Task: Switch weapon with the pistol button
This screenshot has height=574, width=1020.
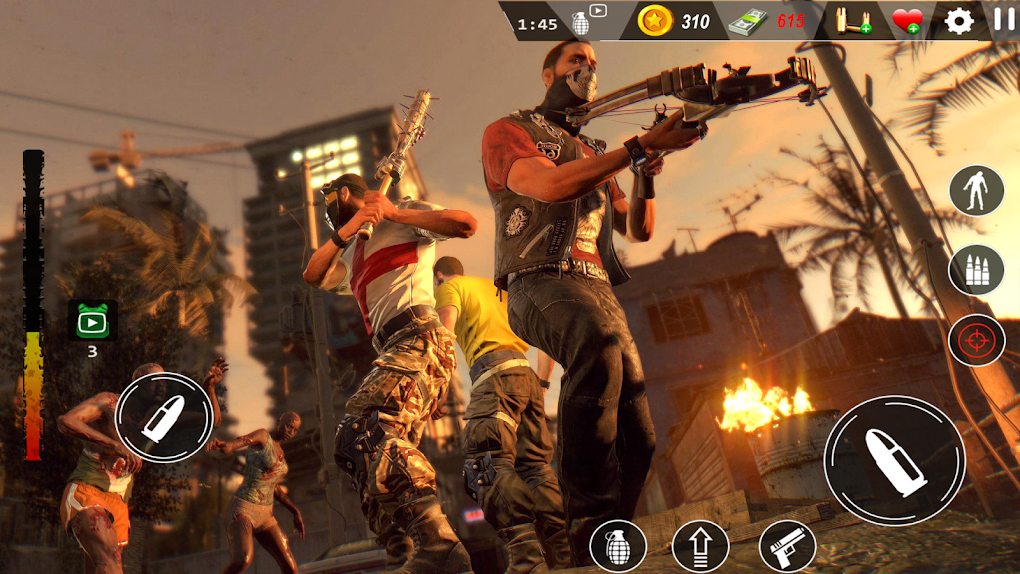Action: (x=787, y=546)
